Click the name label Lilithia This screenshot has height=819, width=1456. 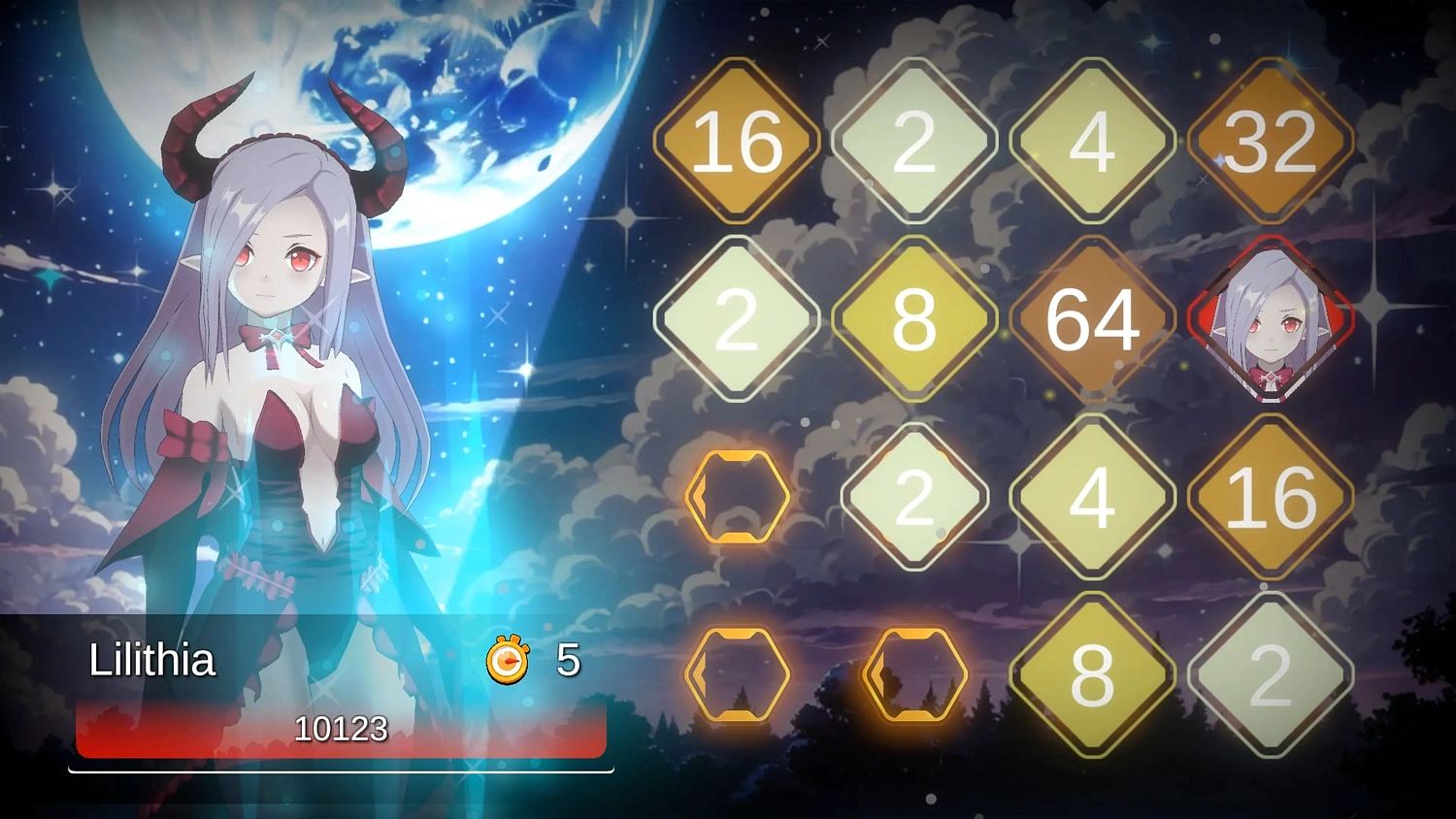click(151, 661)
